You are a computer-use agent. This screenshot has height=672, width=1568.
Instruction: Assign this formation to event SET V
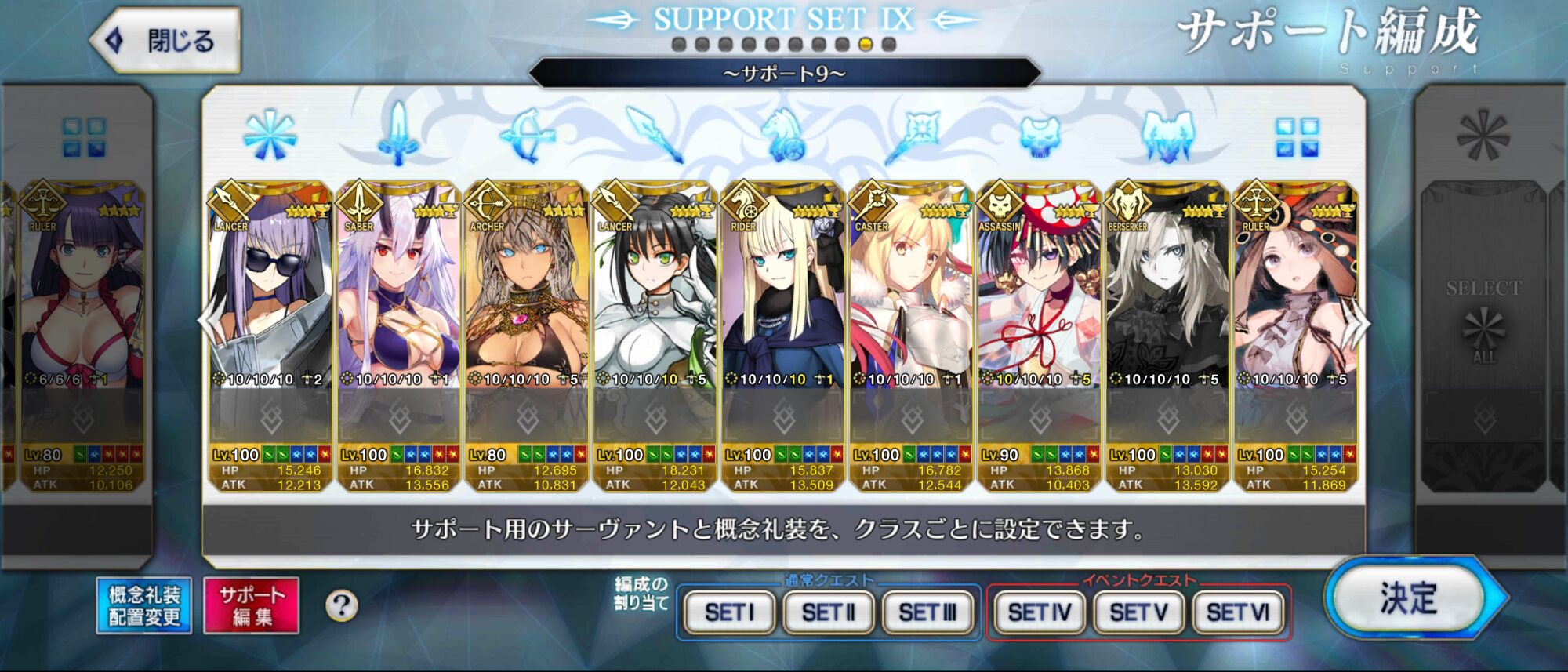click(1139, 612)
